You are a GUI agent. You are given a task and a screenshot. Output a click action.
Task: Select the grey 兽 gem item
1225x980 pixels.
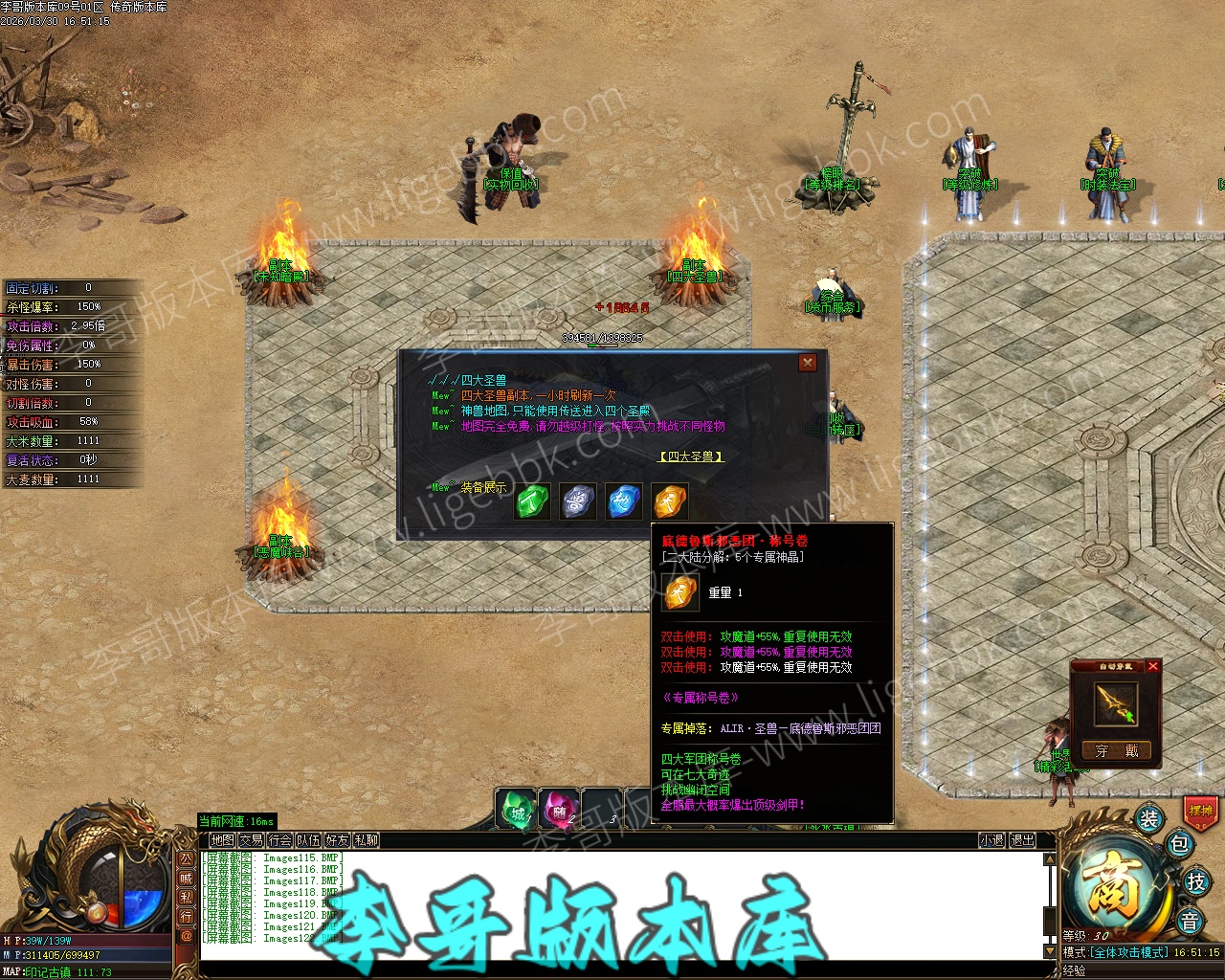point(577,501)
